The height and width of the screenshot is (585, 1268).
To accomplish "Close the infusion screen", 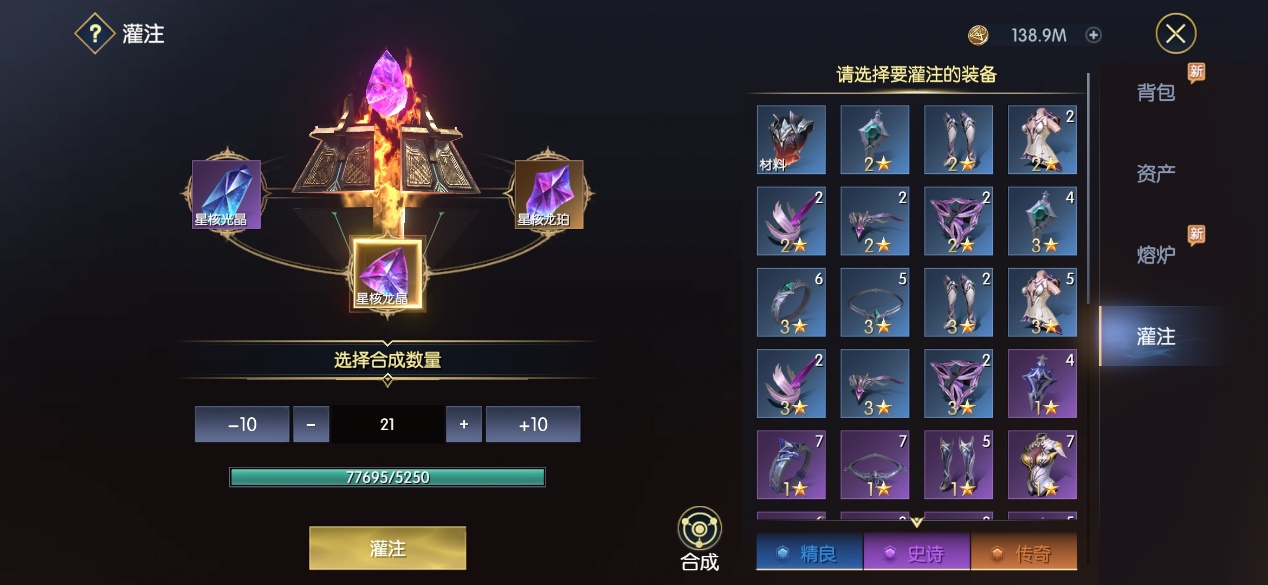I will coord(1176,34).
